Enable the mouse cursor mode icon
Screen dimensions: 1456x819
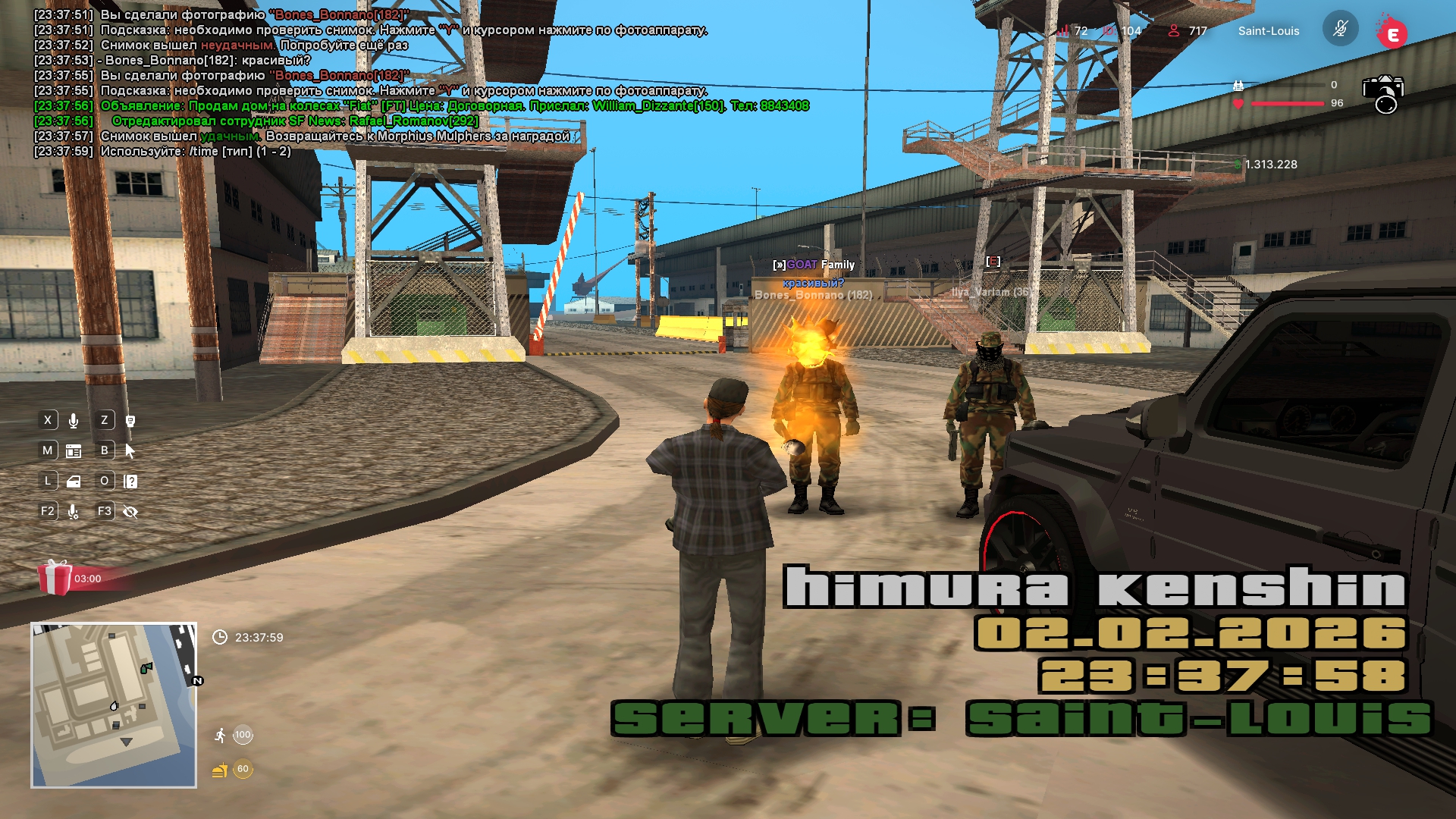click(x=130, y=451)
